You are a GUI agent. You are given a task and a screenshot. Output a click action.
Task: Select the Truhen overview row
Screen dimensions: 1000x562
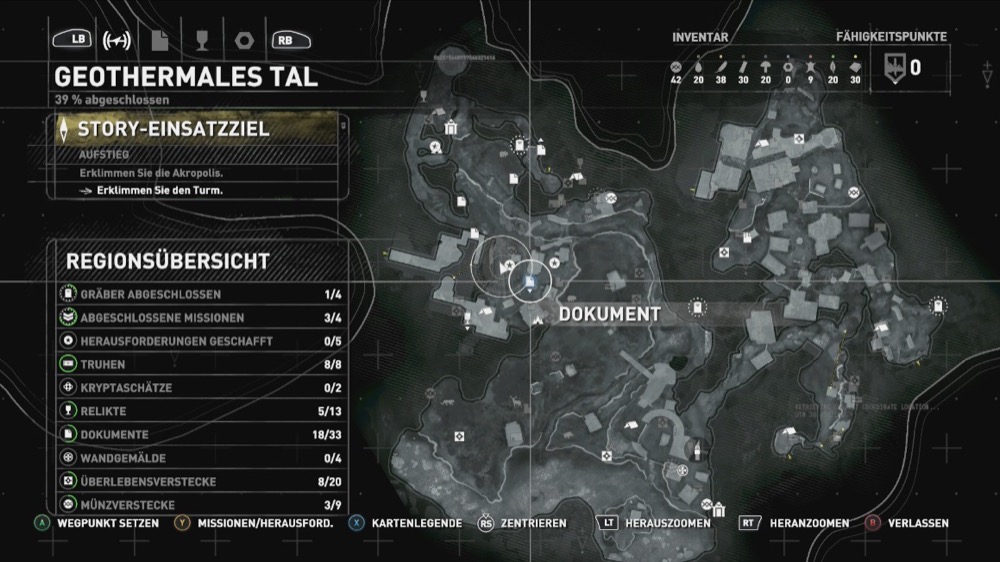tap(200, 365)
